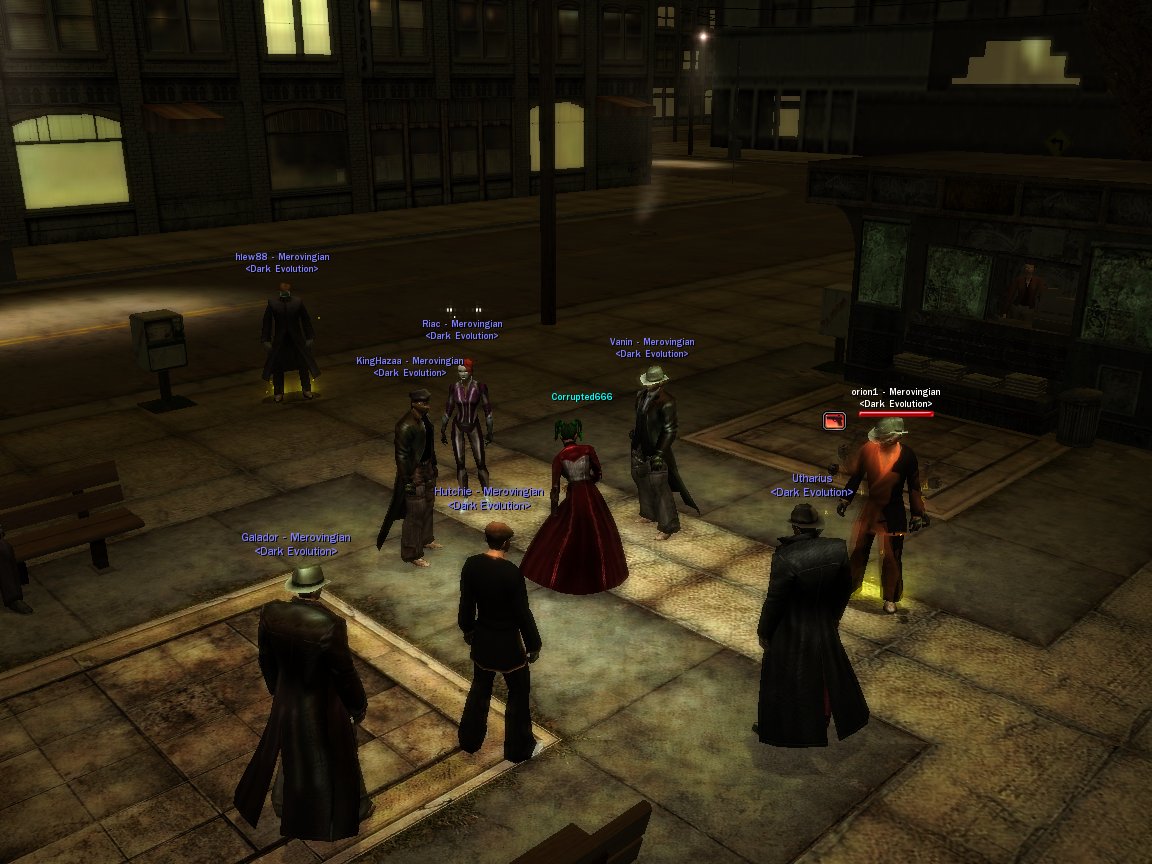
Task: Choose the Galador - Merovingian name label
Action: [296, 538]
